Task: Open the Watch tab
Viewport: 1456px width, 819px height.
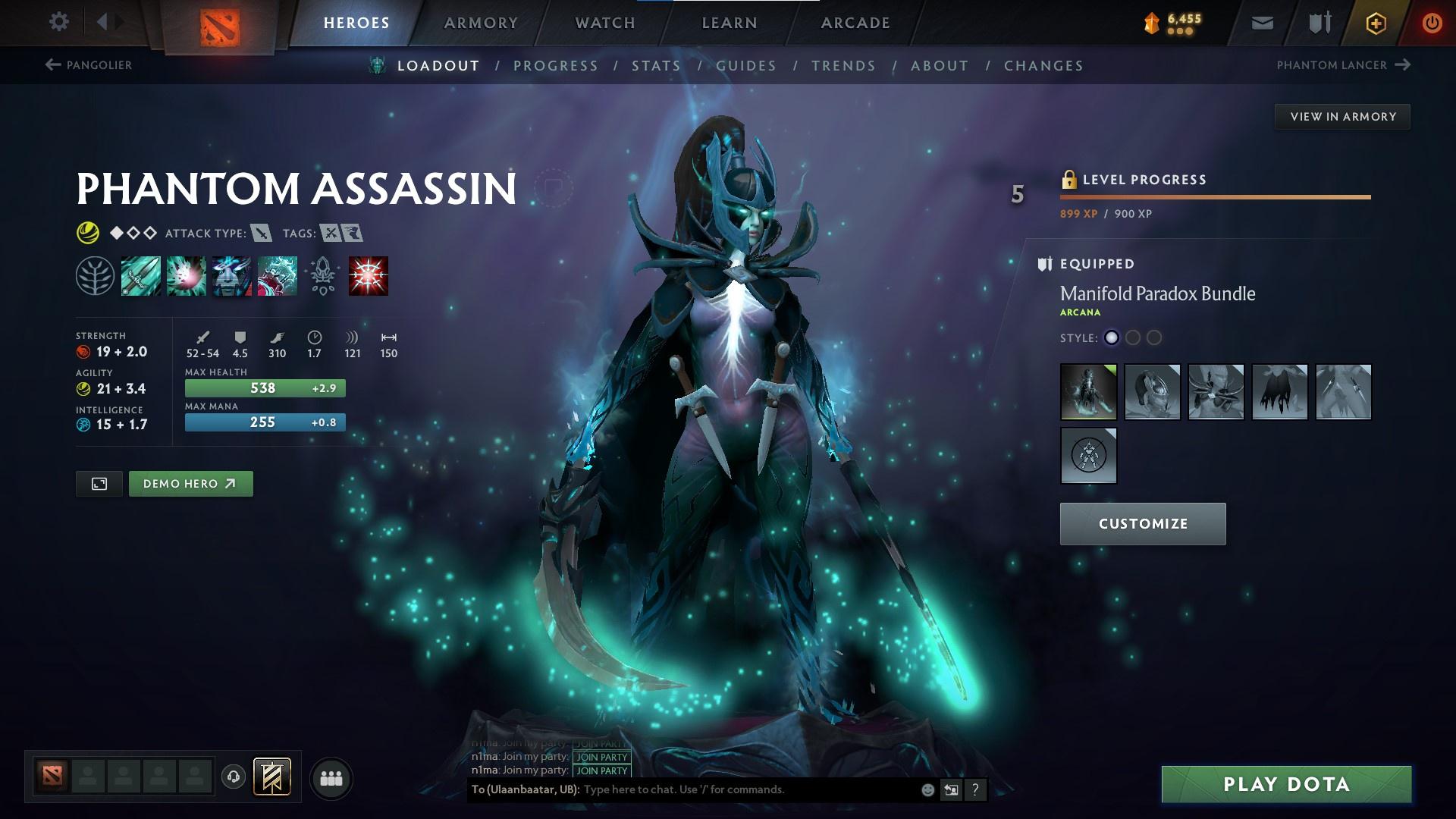Action: click(x=605, y=23)
